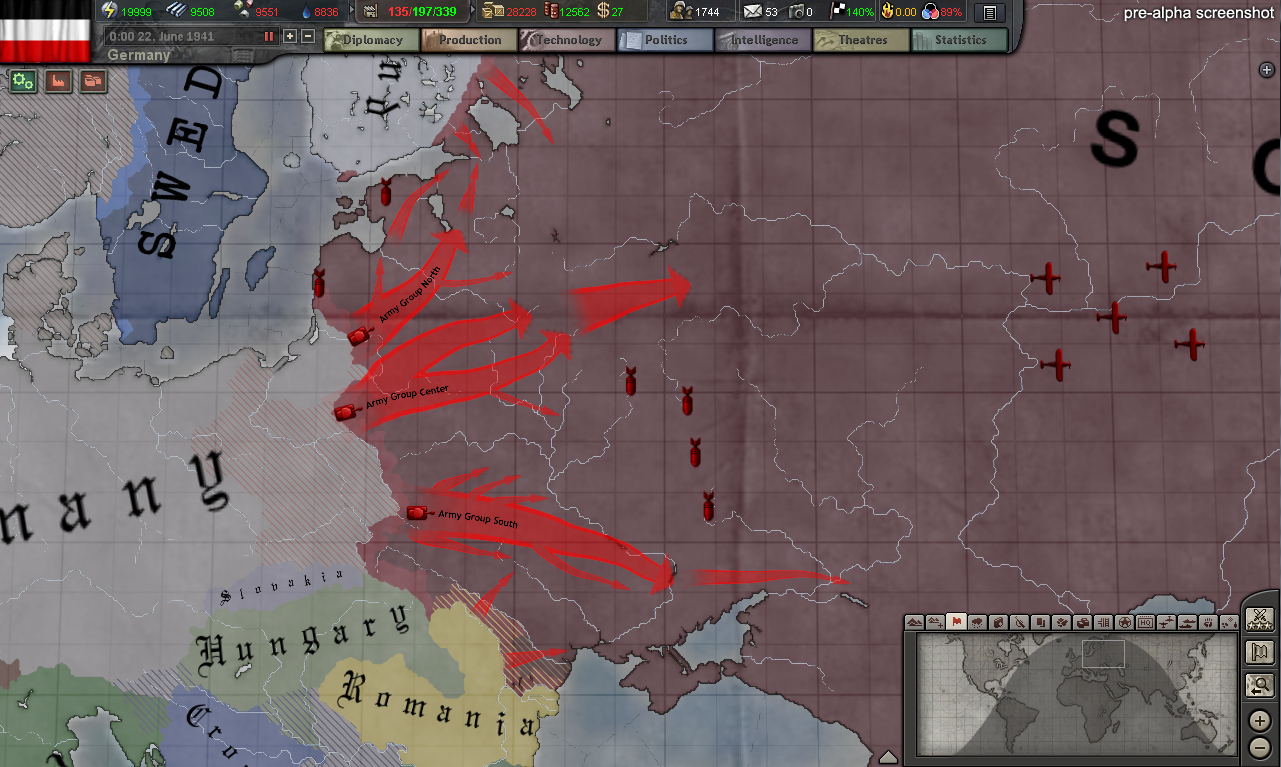Image resolution: width=1281 pixels, height=767 pixels.
Task: Open the magnifier lookup tool beside minimap
Action: point(1261,685)
